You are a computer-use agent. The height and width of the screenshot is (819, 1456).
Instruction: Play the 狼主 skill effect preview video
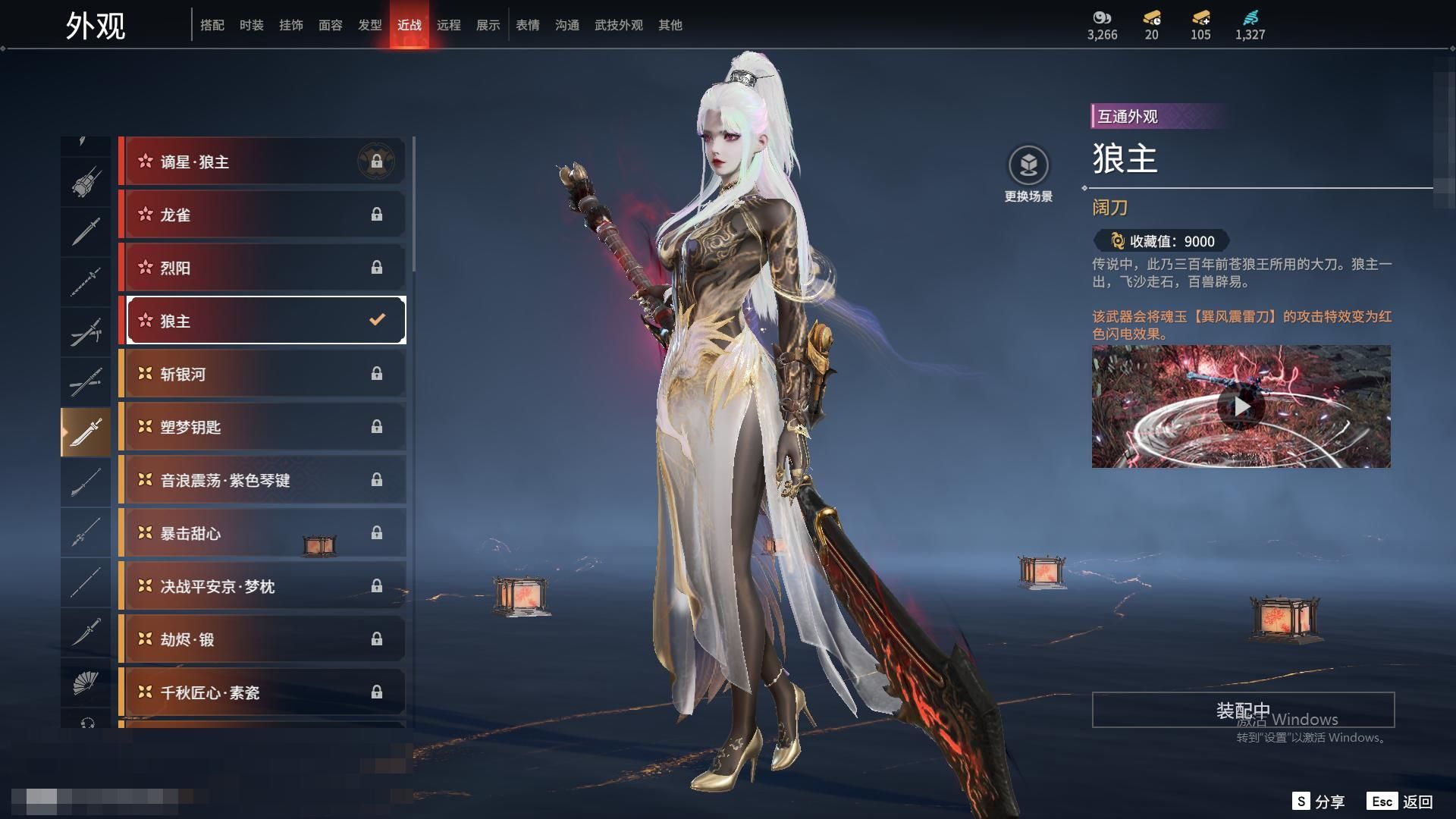pyautogui.click(x=1241, y=407)
